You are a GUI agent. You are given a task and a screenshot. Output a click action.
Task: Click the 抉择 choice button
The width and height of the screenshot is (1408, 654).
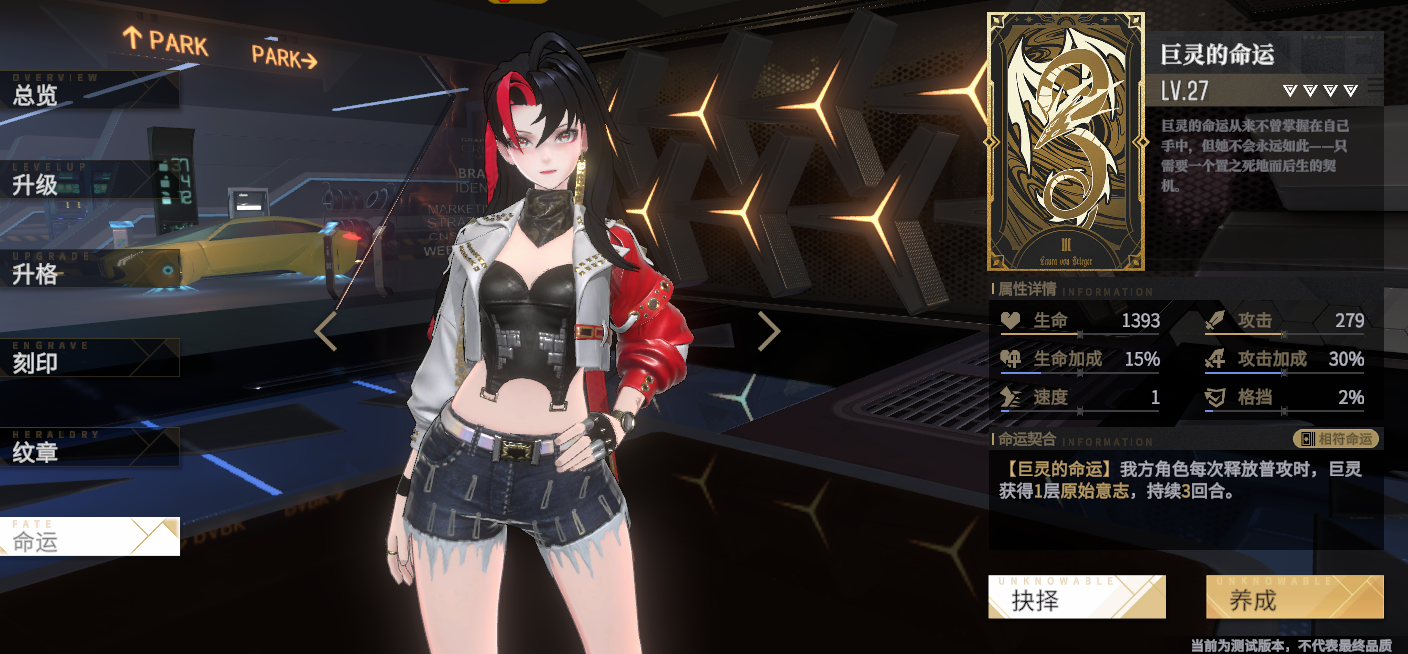pyautogui.click(x=1076, y=598)
